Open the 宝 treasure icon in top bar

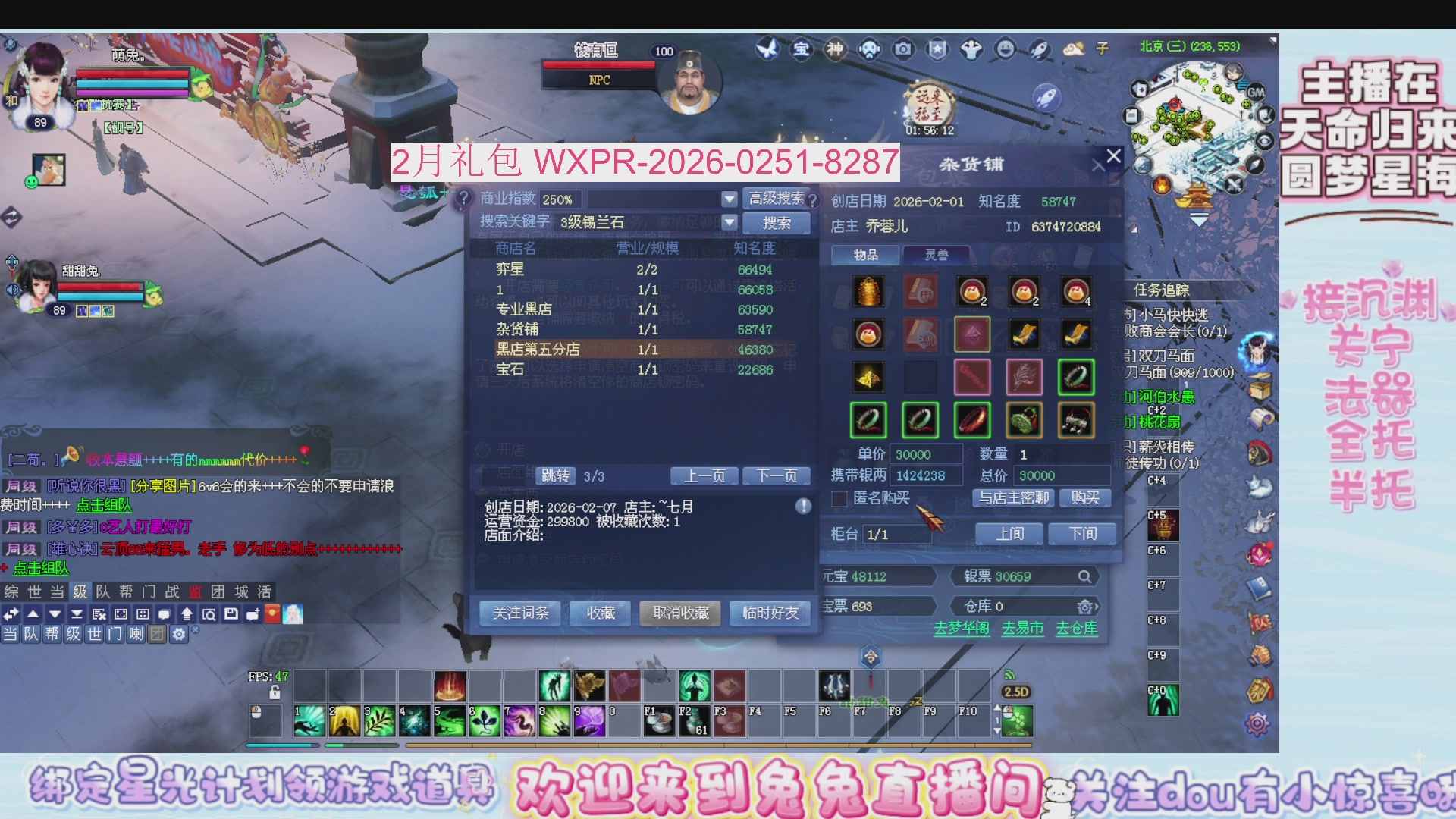tap(802, 49)
